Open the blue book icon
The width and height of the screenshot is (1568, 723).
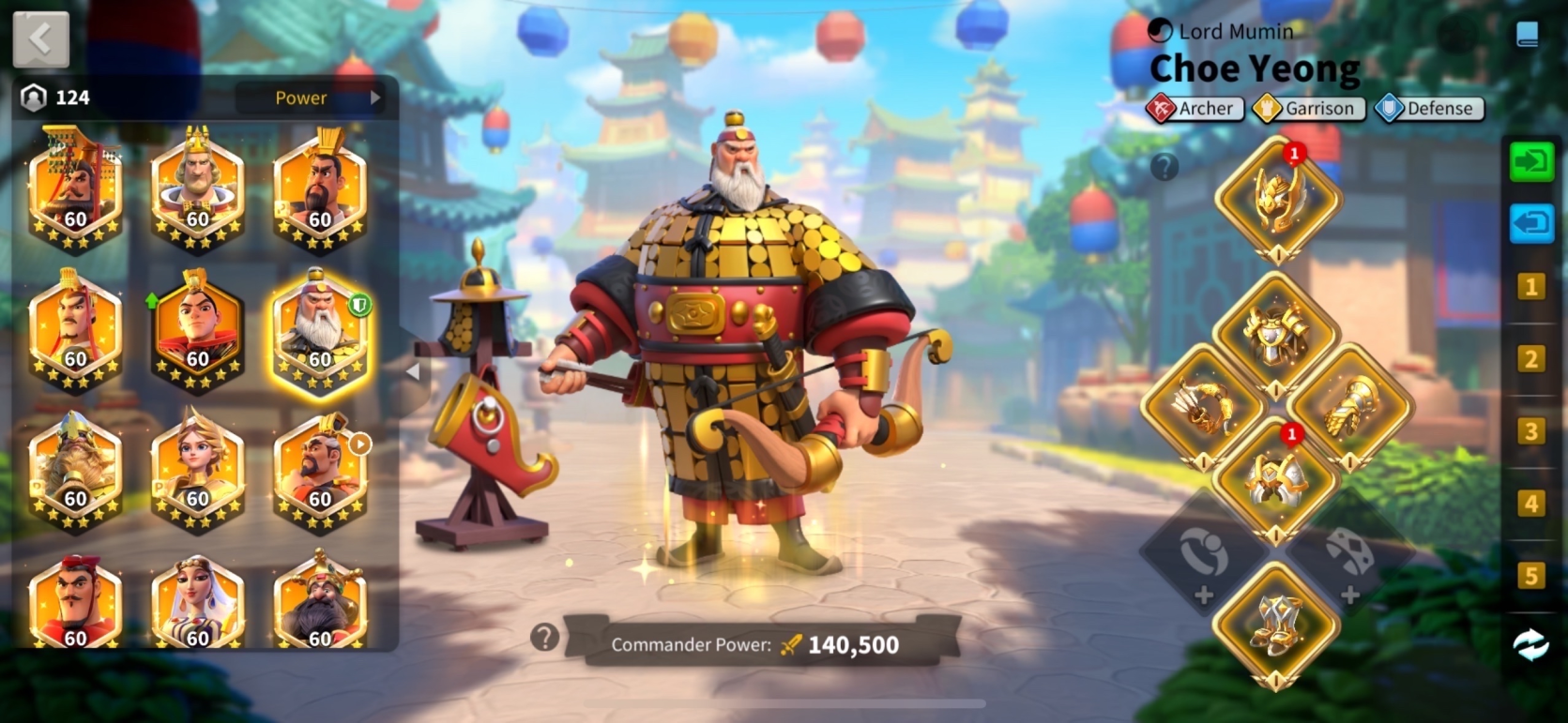click(x=1527, y=35)
